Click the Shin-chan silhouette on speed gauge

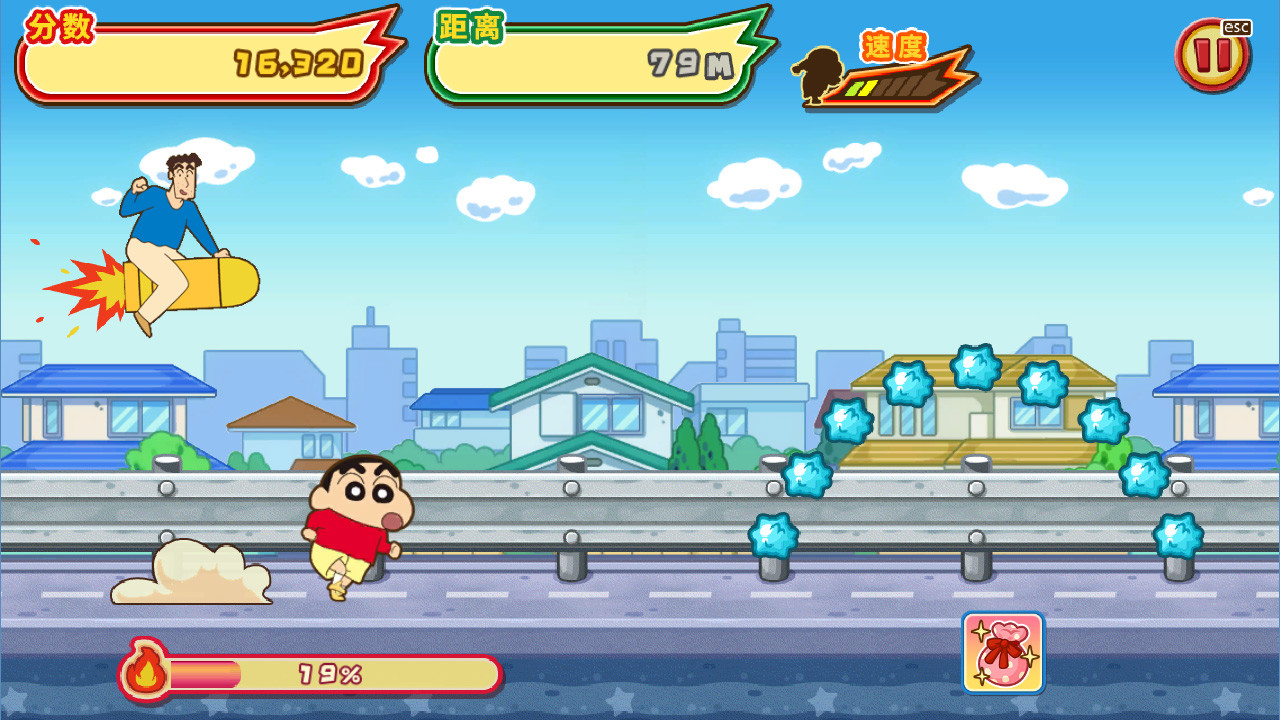(818, 75)
